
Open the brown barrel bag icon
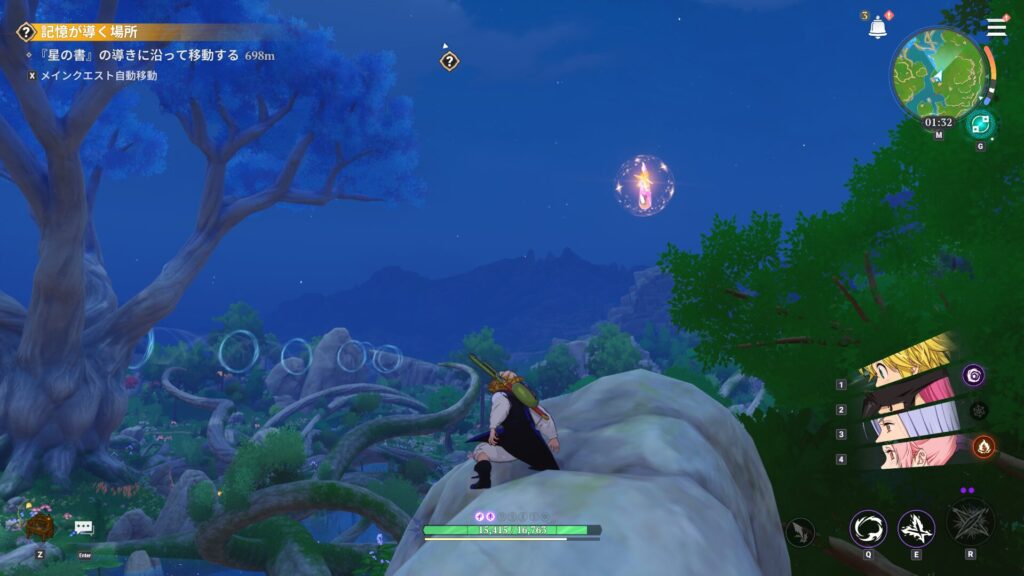(x=40, y=524)
